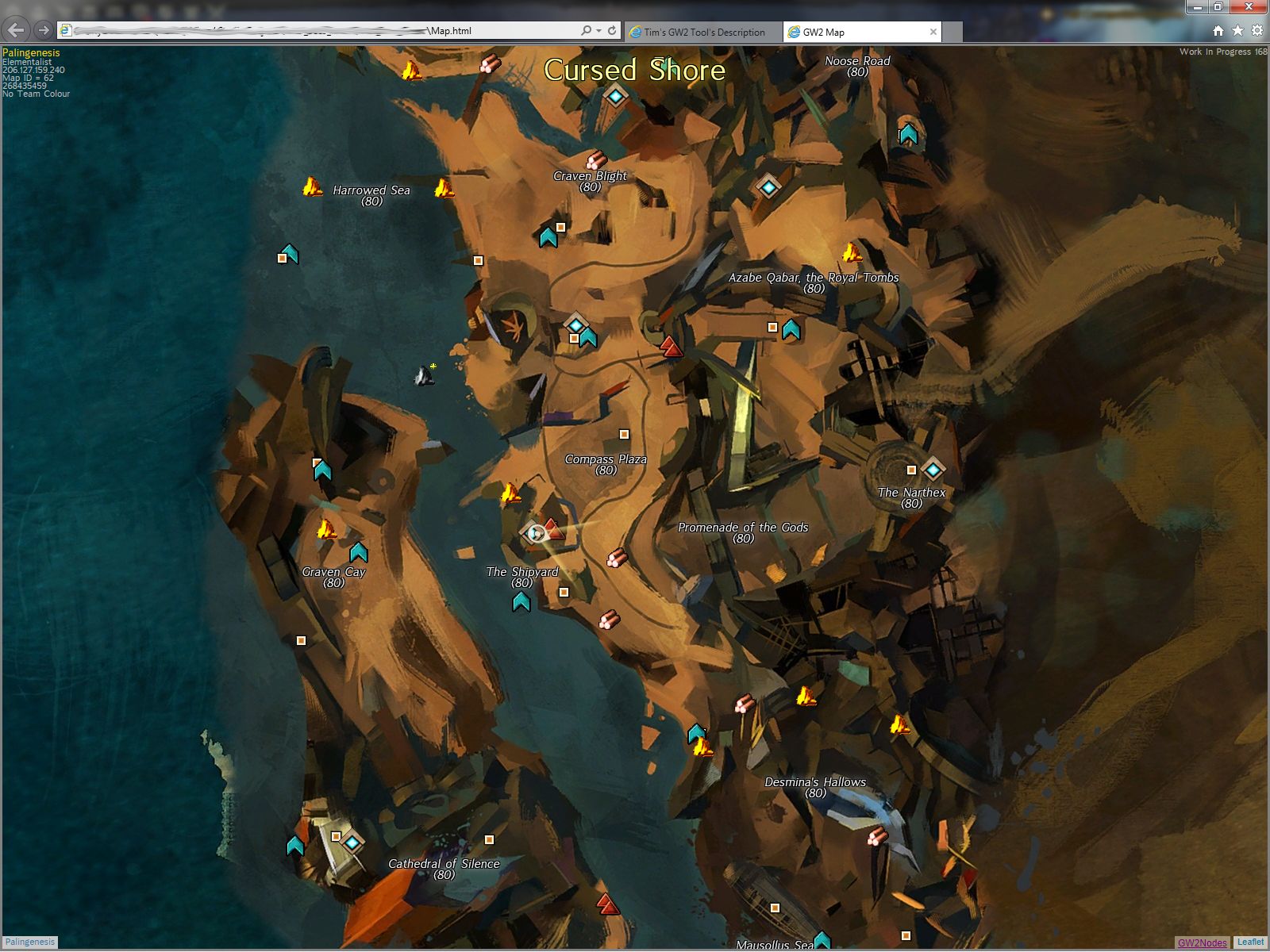Viewport: 1270px width, 952px height.
Task: Select the vista marker below The Shipyard label
Action: [521, 602]
